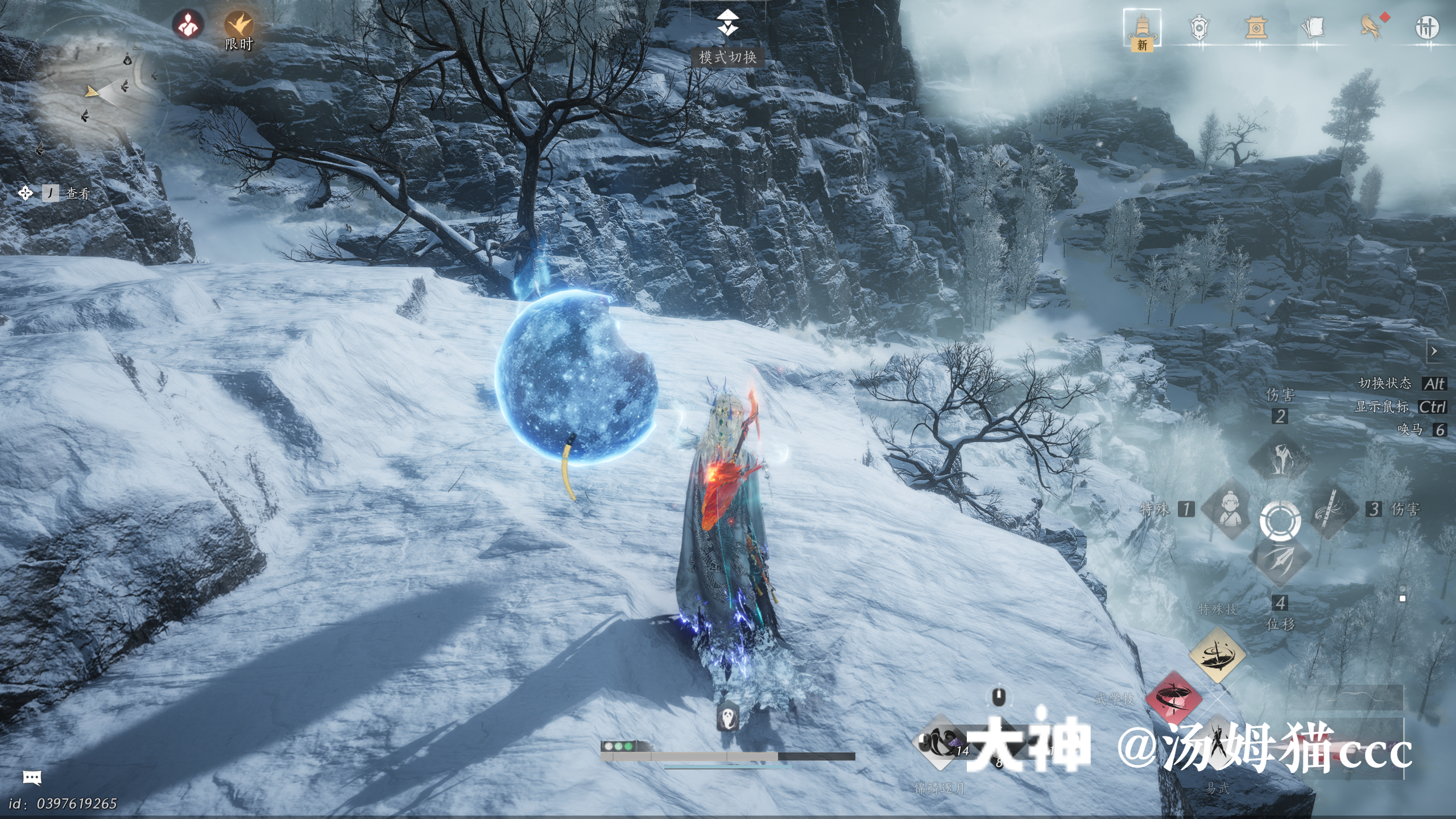This screenshot has width=1456, height=819.
Task: Use the cream umbrella special skill
Action: (1217, 655)
